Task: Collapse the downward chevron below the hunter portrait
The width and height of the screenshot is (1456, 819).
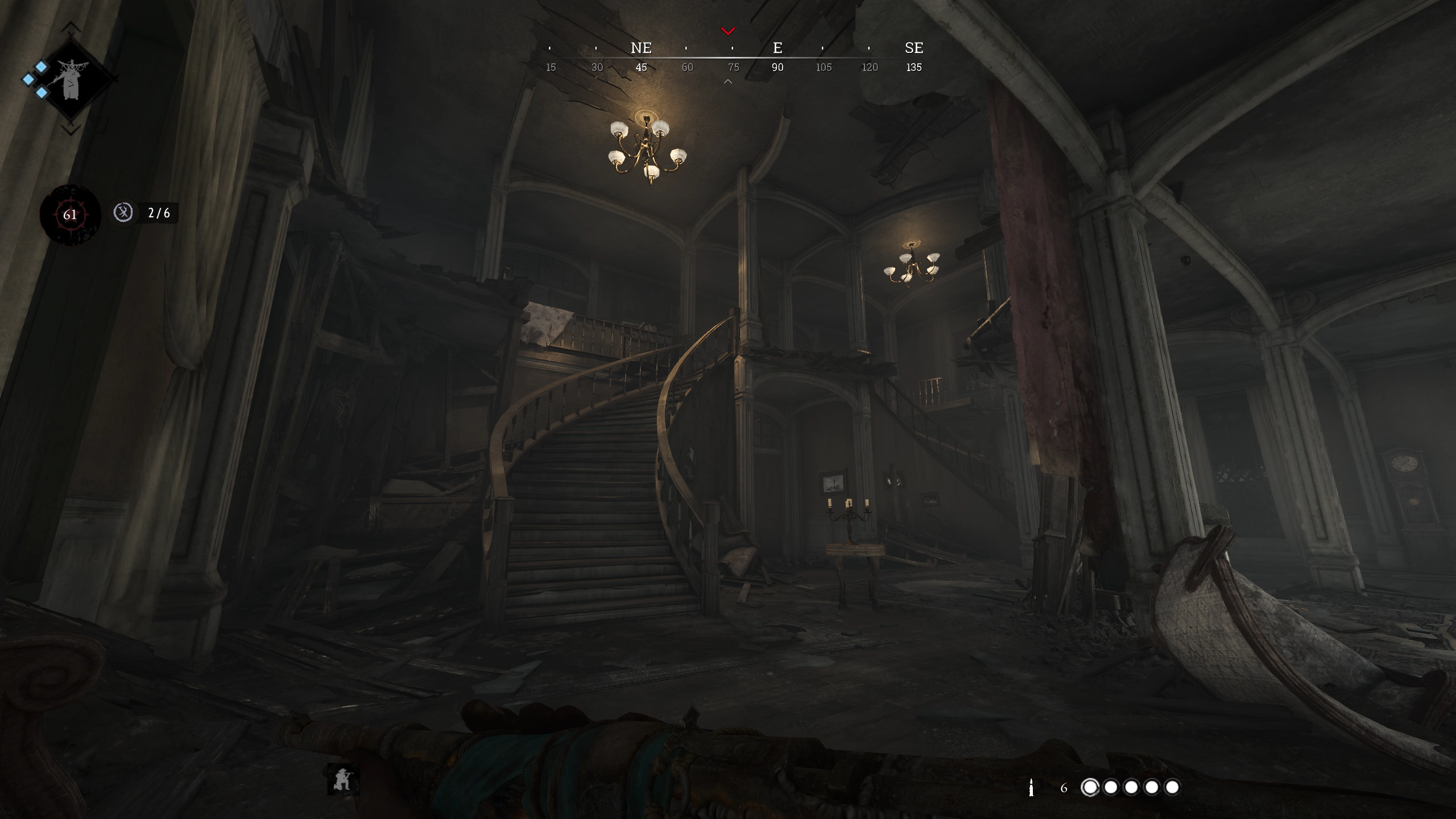Action: click(70, 130)
